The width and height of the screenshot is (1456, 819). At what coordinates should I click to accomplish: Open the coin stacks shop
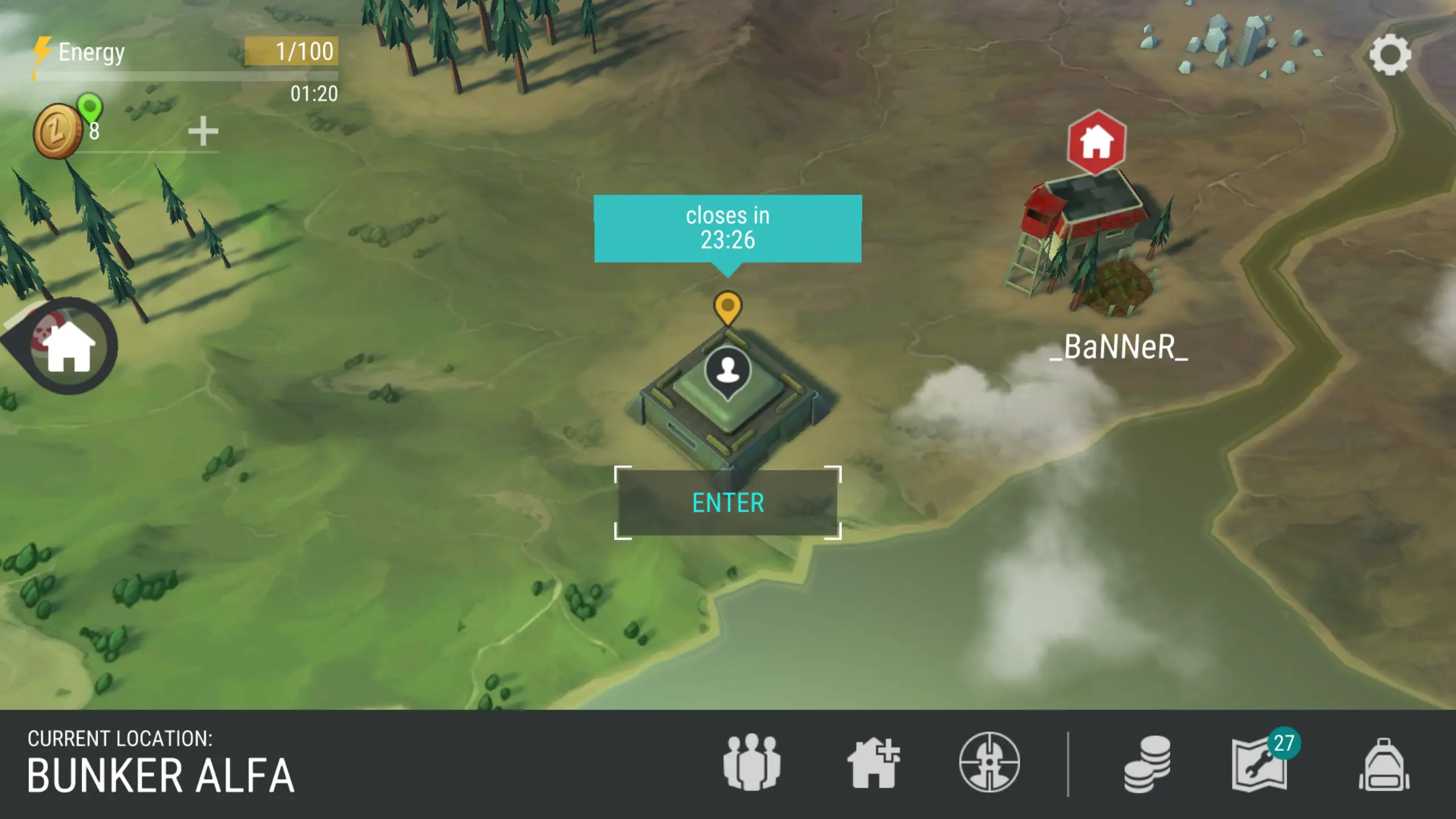click(1147, 764)
